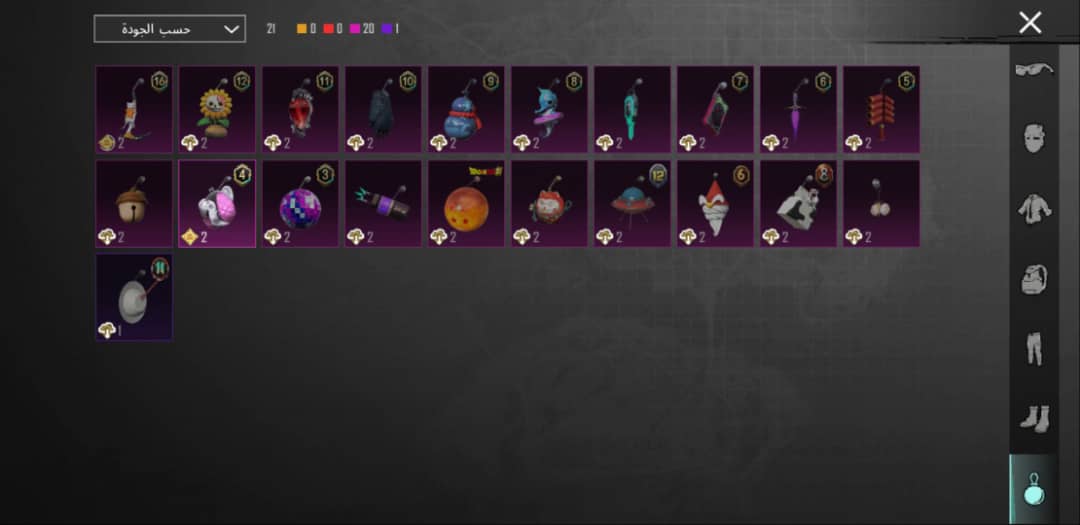
Task: Pick the bow and arrow charm
Action: [x=134, y=110]
